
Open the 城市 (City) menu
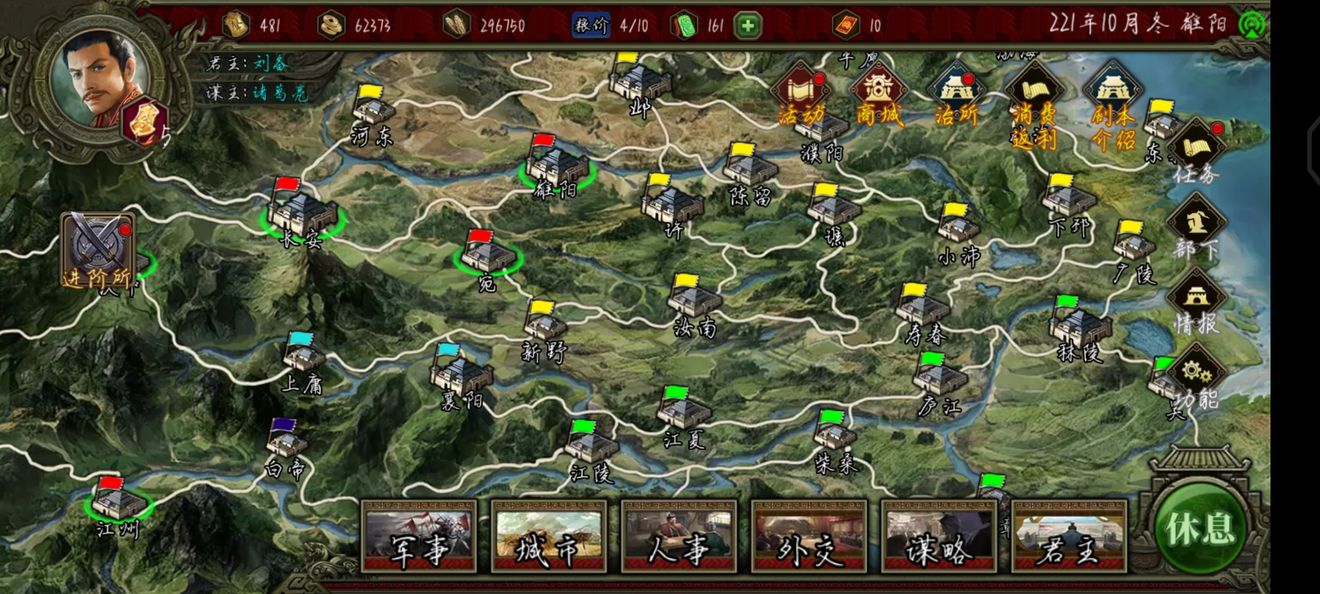point(549,535)
